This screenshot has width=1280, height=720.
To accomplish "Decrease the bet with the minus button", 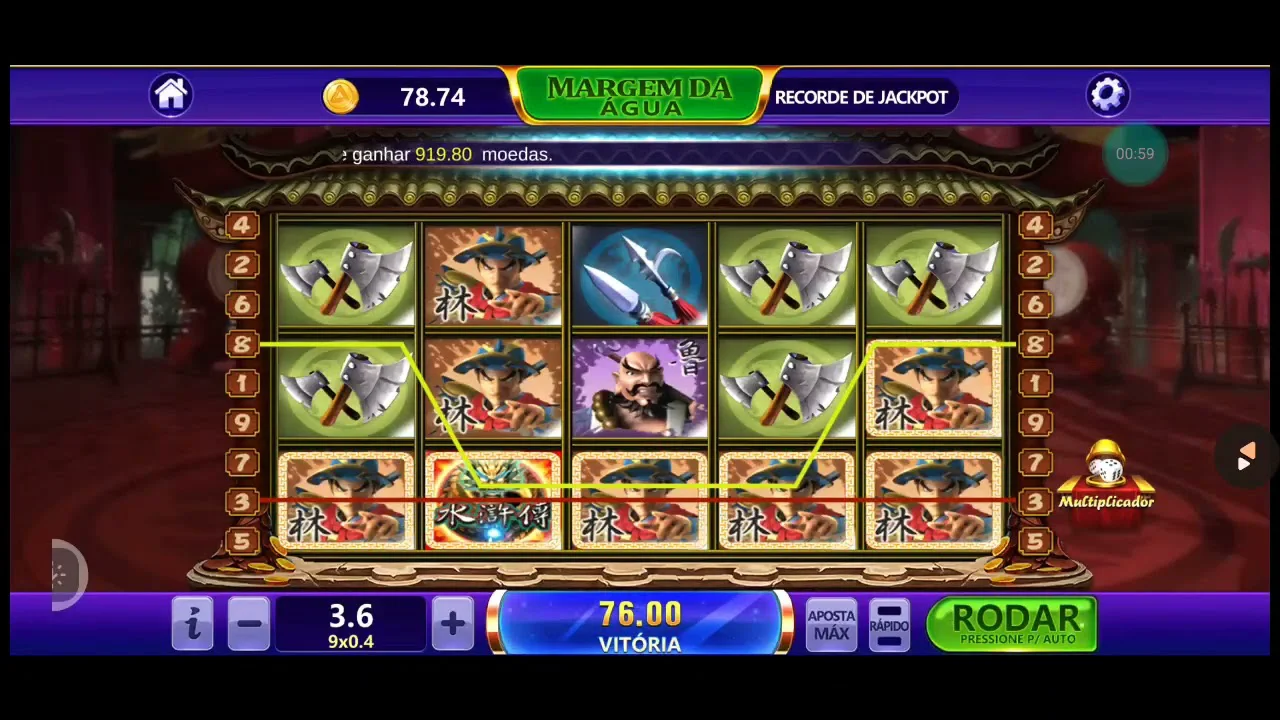I will coord(249,625).
